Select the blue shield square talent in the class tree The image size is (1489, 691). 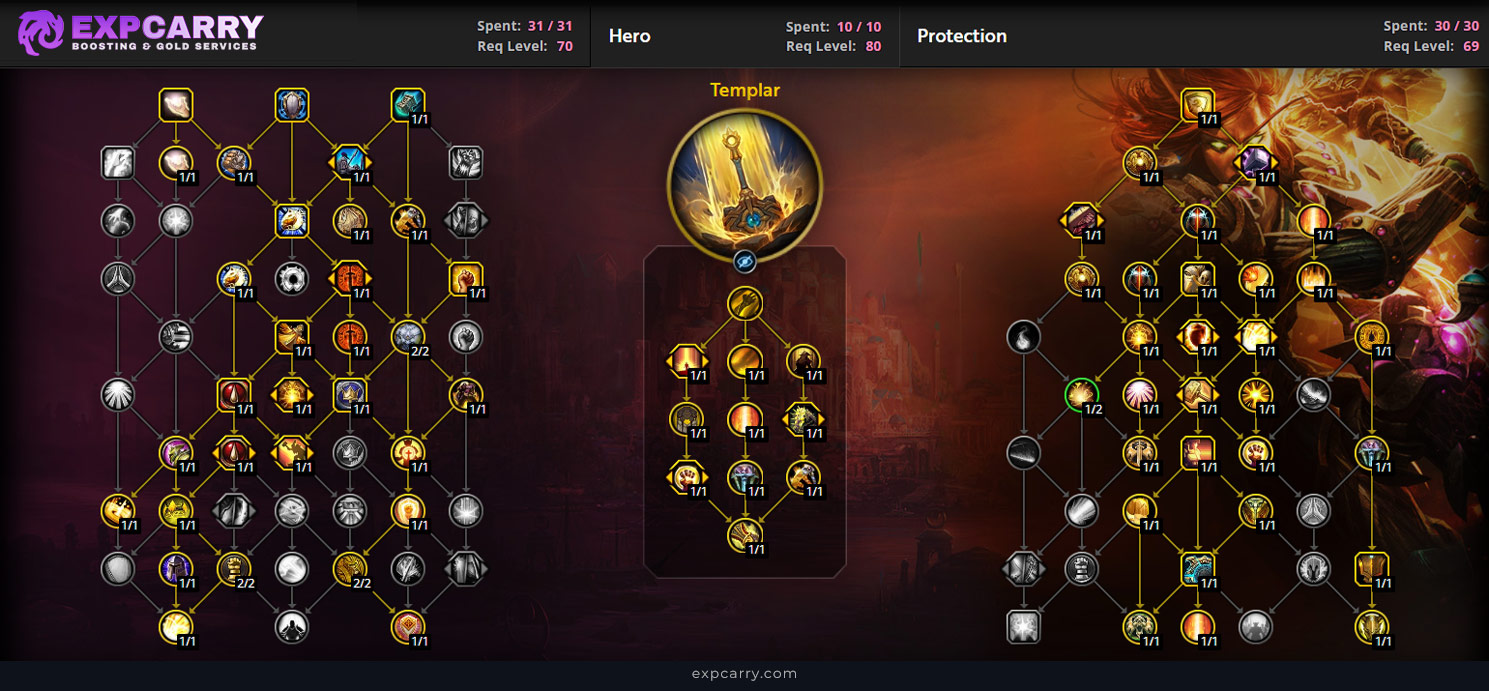click(x=292, y=105)
